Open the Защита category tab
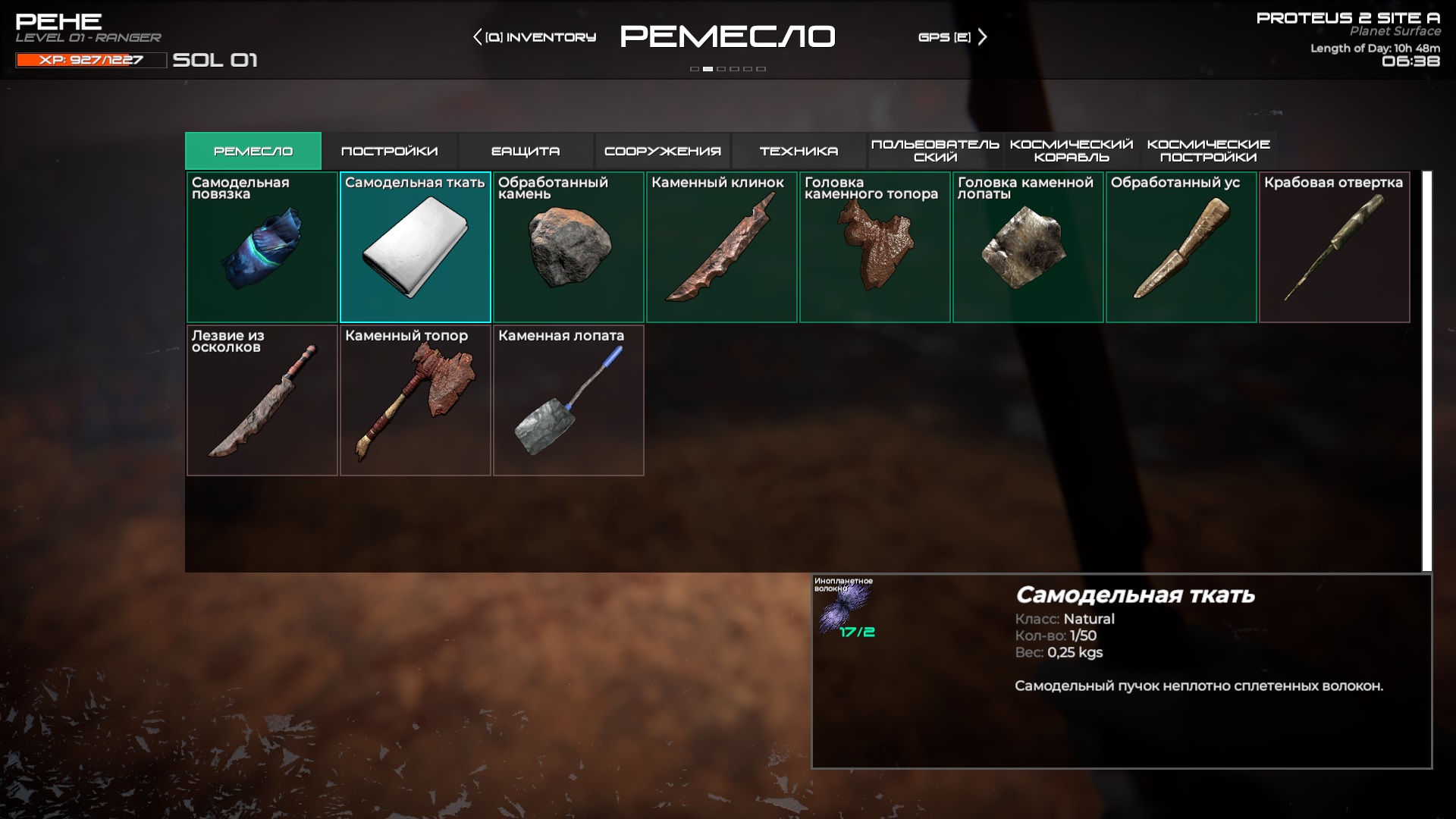Image resolution: width=1456 pixels, height=819 pixels. click(526, 151)
